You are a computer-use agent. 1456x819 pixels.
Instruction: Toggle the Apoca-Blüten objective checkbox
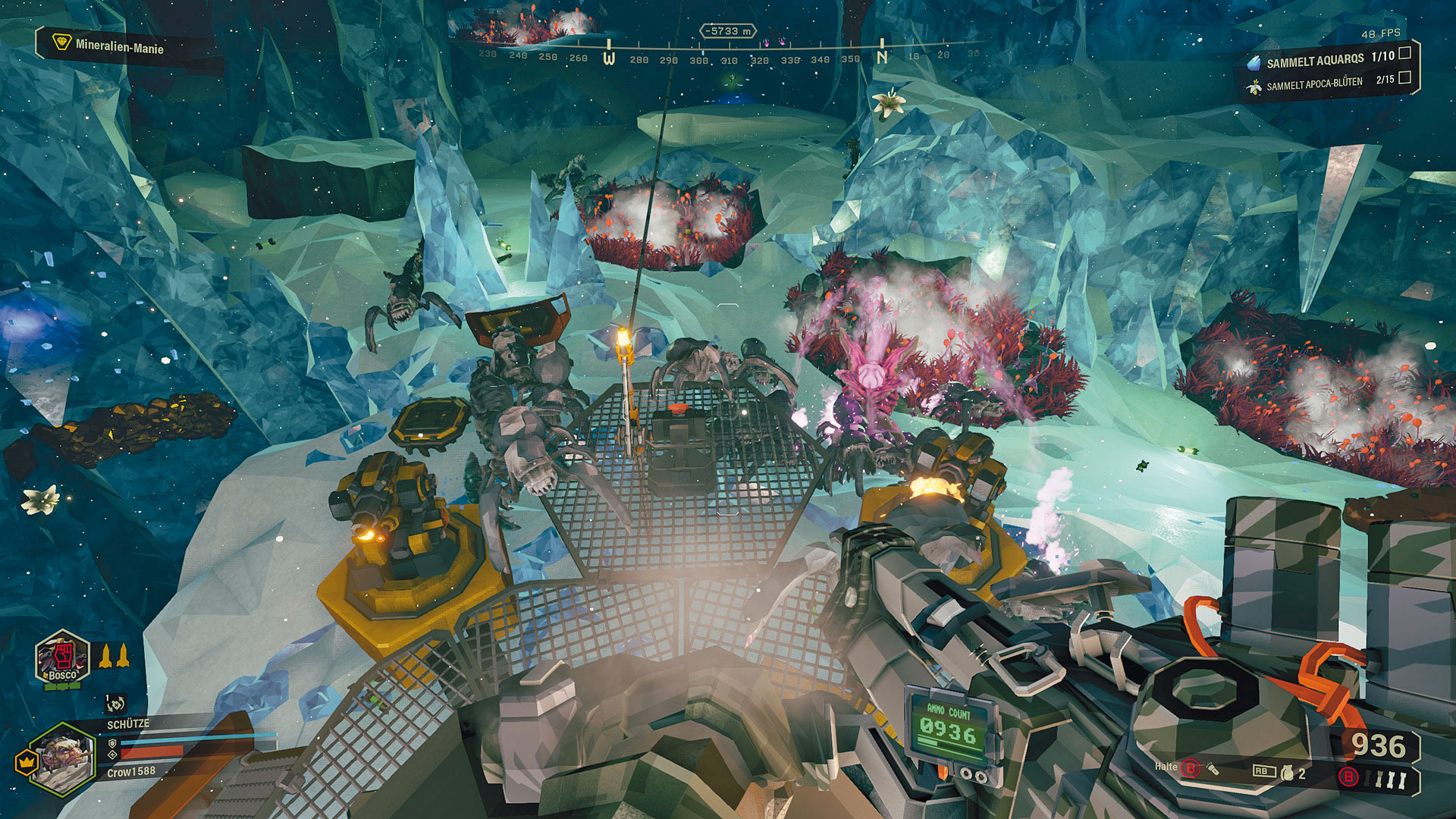(1404, 77)
